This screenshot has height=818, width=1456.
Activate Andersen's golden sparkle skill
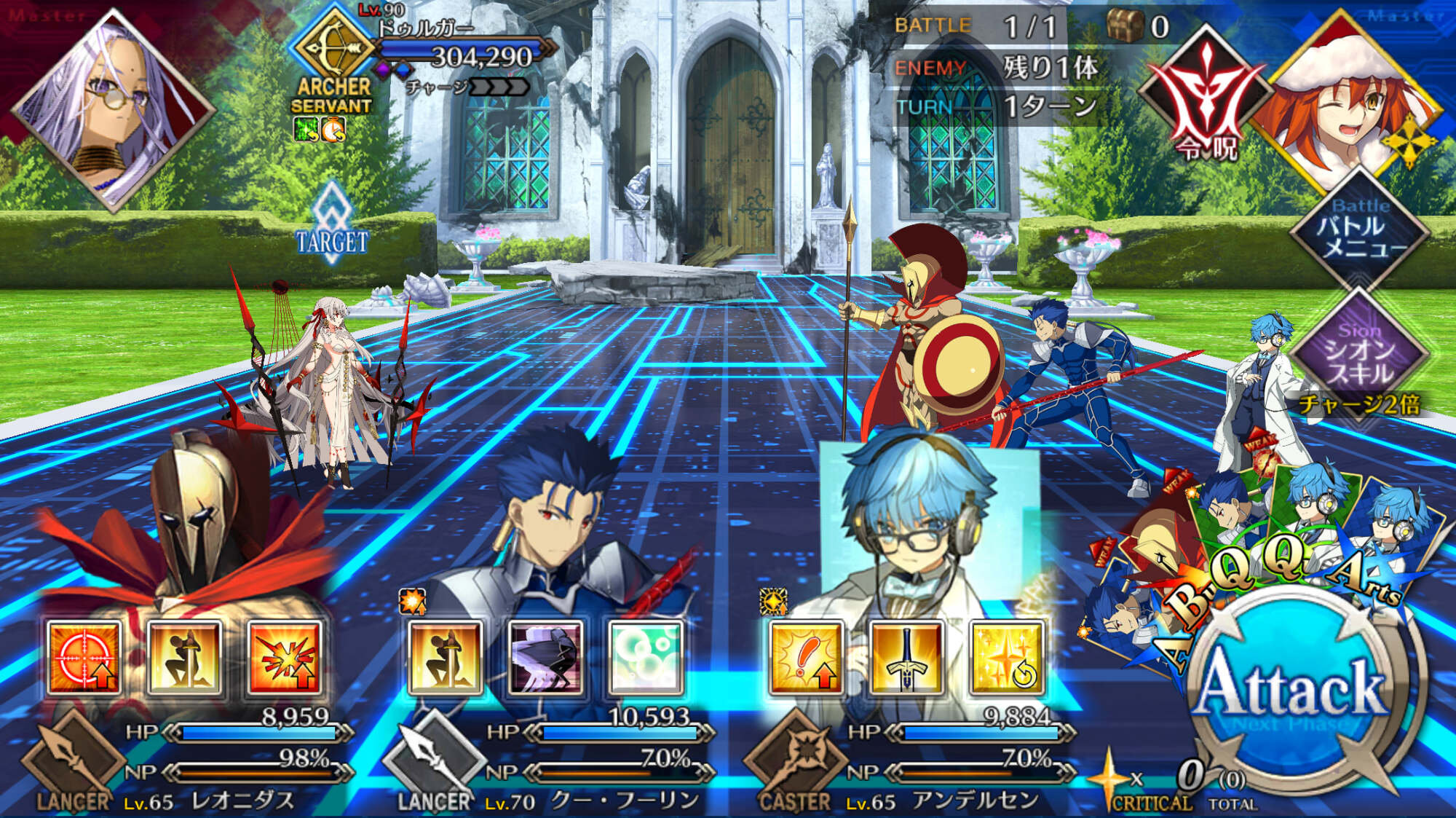click(1007, 658)
